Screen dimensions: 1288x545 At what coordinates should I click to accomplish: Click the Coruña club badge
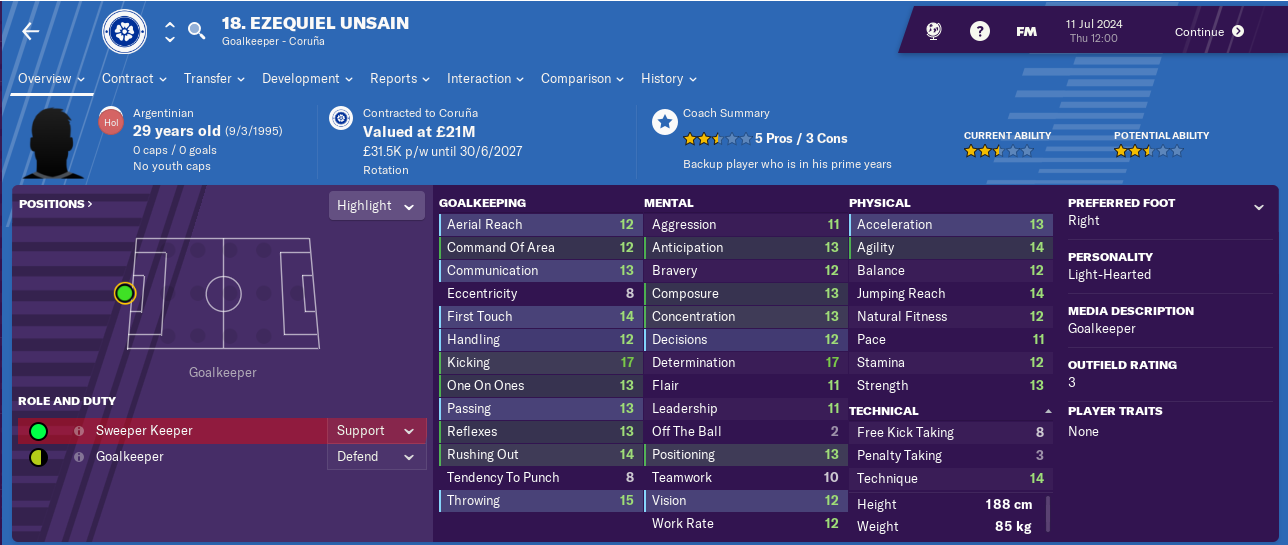124,32
